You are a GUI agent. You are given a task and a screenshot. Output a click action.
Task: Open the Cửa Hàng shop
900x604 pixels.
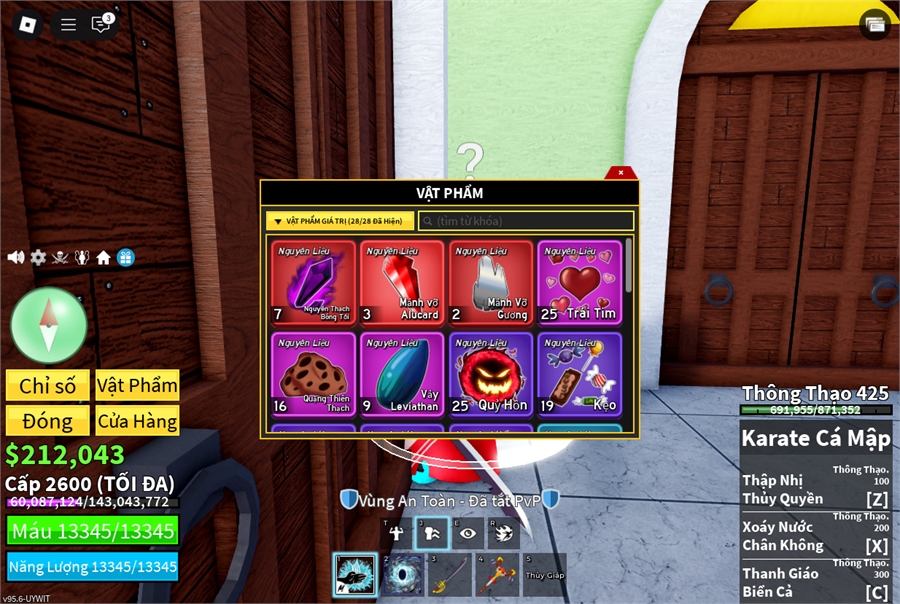(137, 421)
